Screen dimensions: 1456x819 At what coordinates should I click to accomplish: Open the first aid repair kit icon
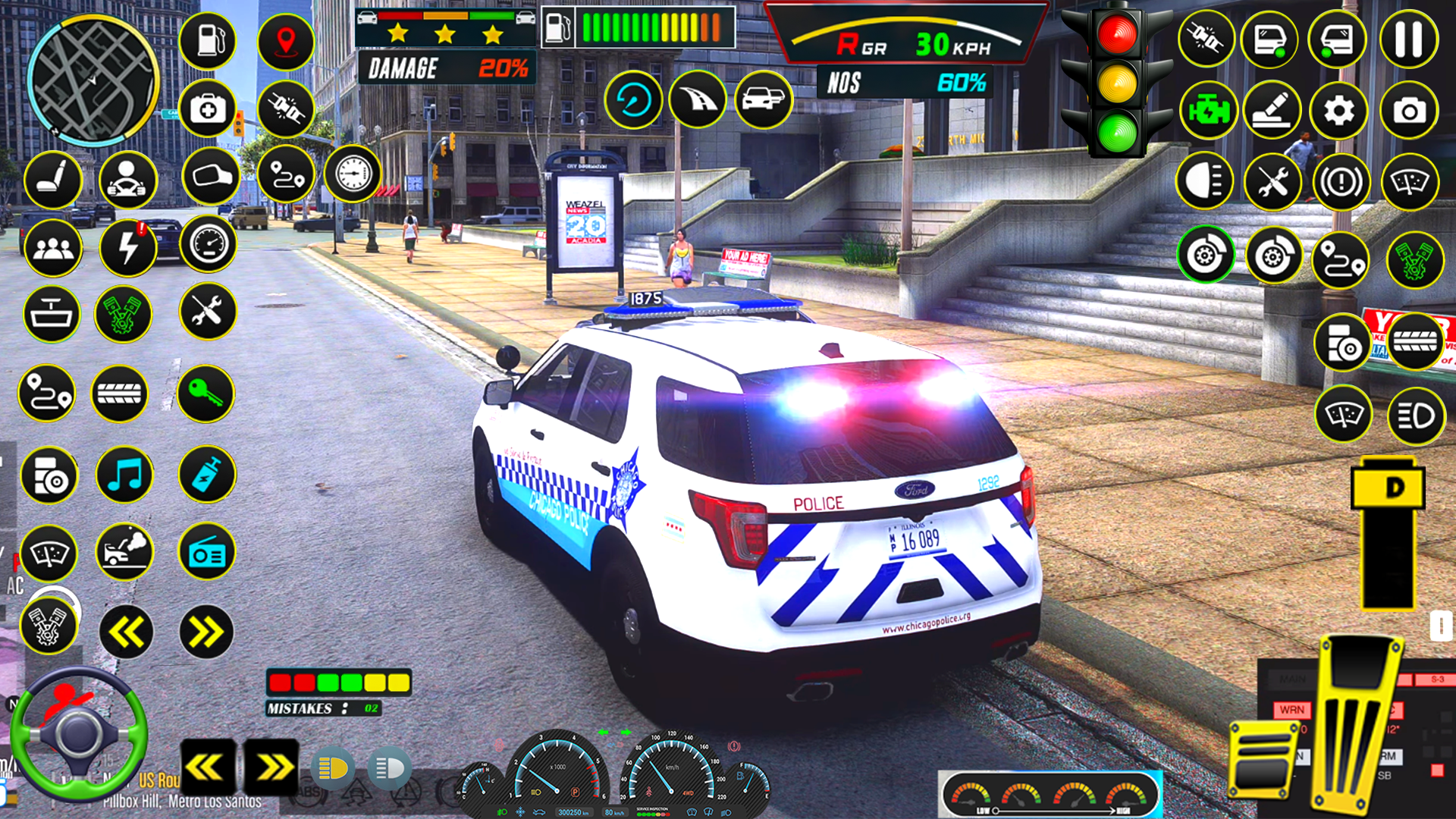[x=209, y=108]
